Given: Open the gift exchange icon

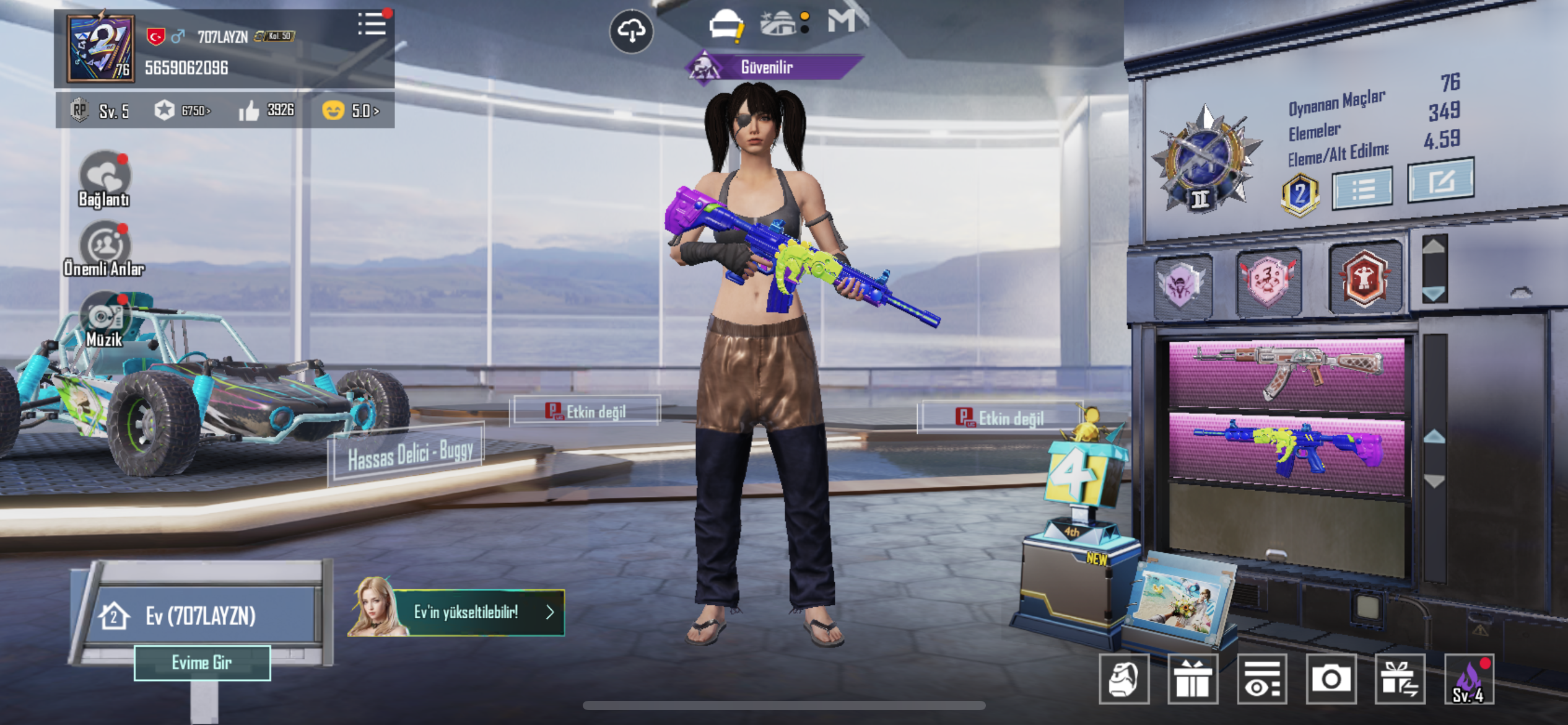Looking at the screenshot, I should click(1400, 679).
